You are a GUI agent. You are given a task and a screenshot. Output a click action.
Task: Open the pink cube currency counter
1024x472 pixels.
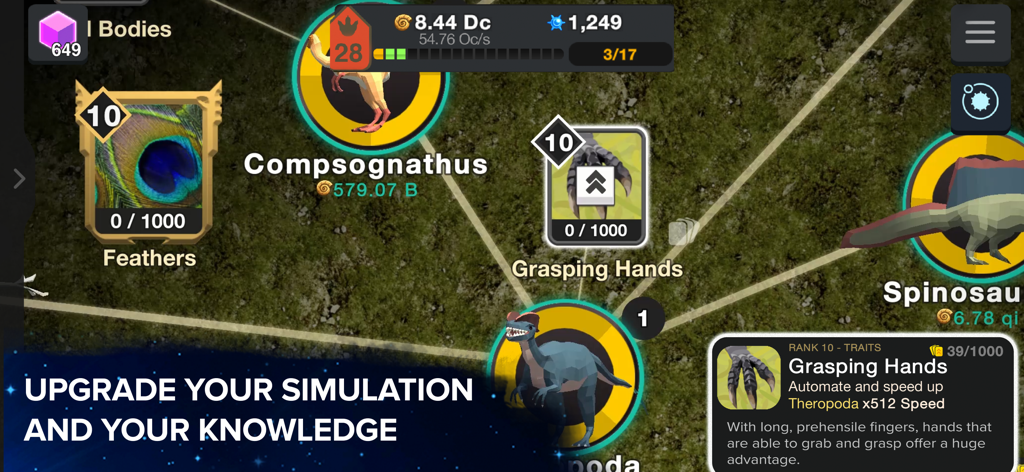(58, 34)
